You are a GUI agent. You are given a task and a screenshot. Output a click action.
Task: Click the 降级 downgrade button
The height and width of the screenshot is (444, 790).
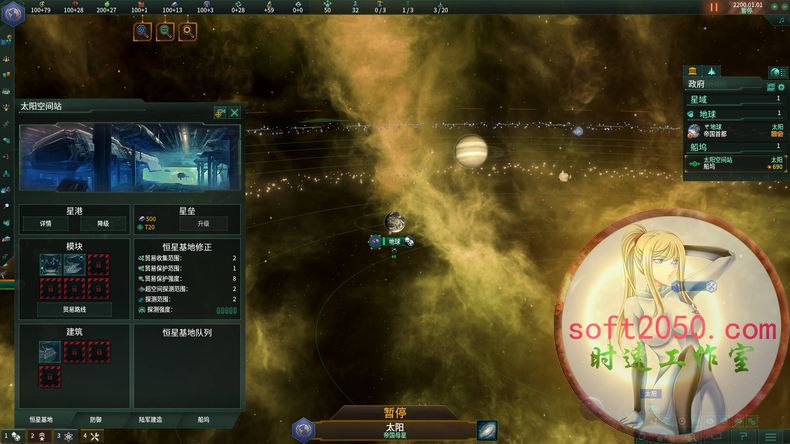[x=103, y=223]
